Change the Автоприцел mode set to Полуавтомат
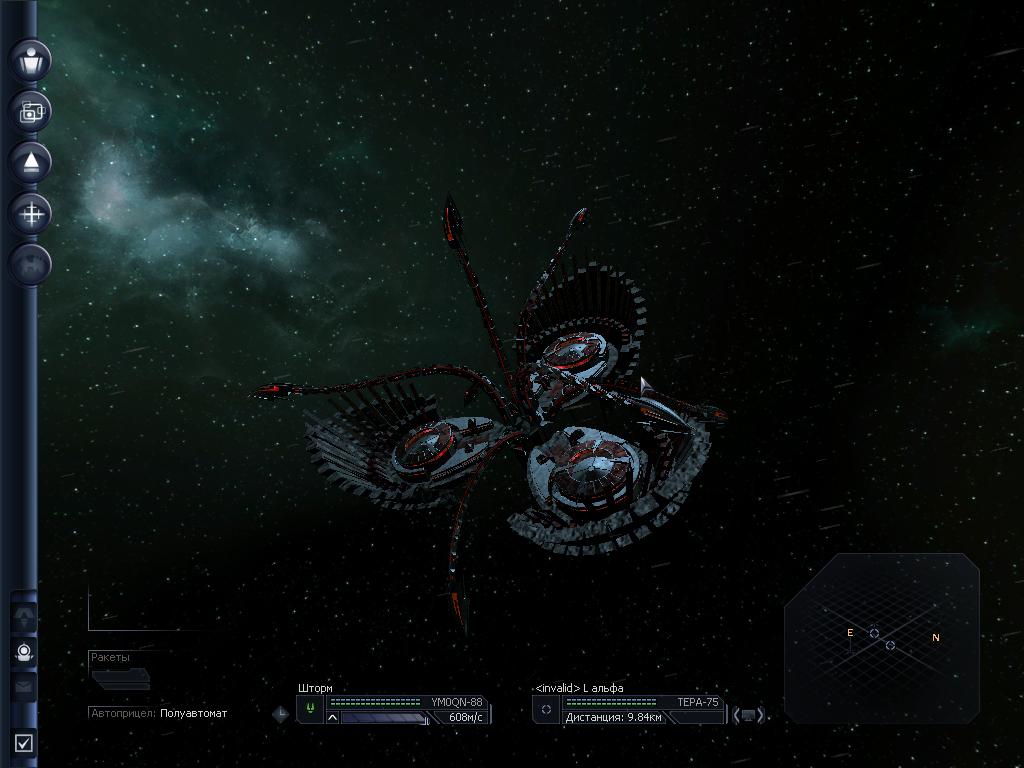Viewport: 1024px width, 768px height. (x=193, y=713)
